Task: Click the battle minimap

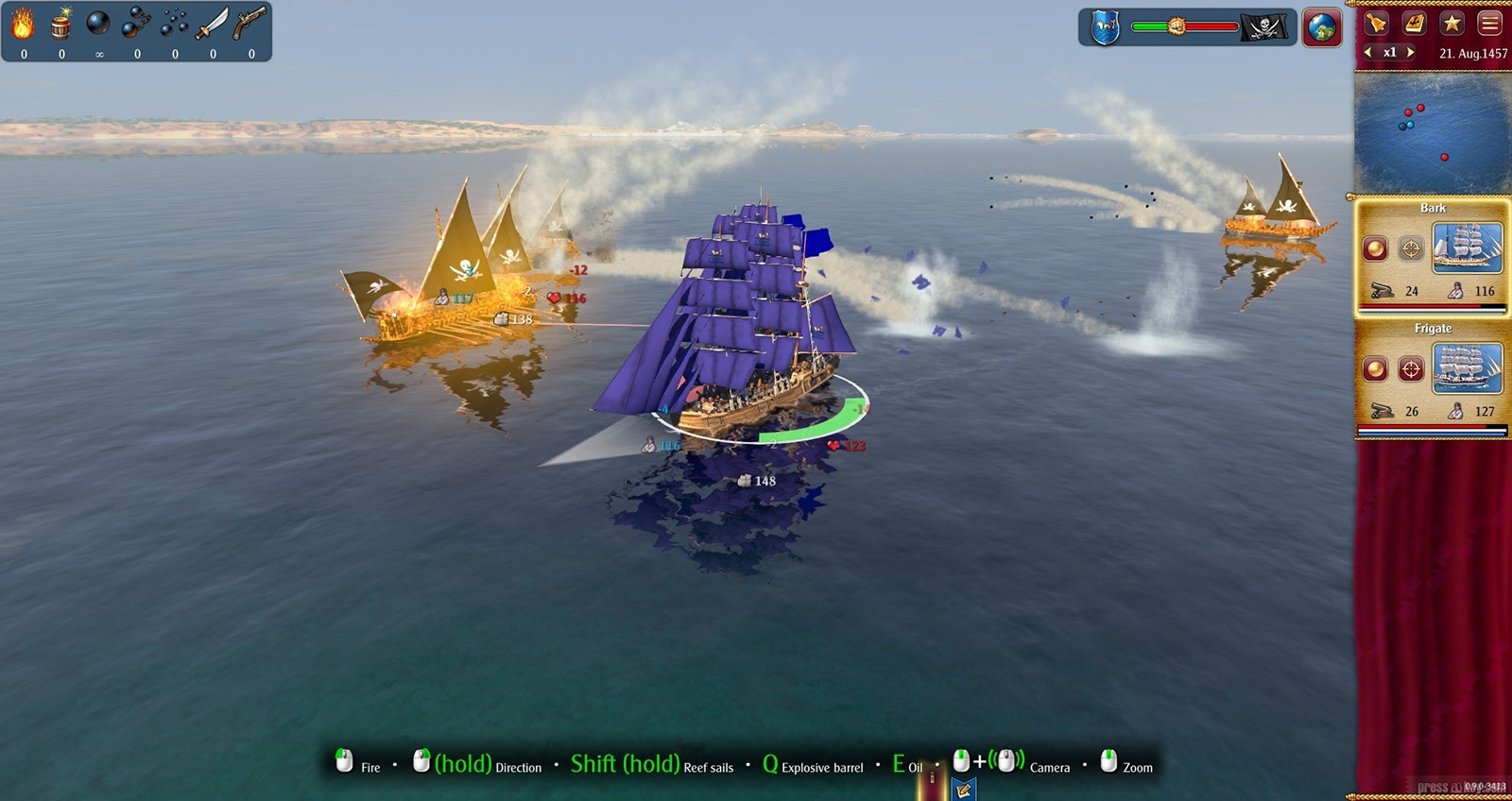Action: 1432,132
